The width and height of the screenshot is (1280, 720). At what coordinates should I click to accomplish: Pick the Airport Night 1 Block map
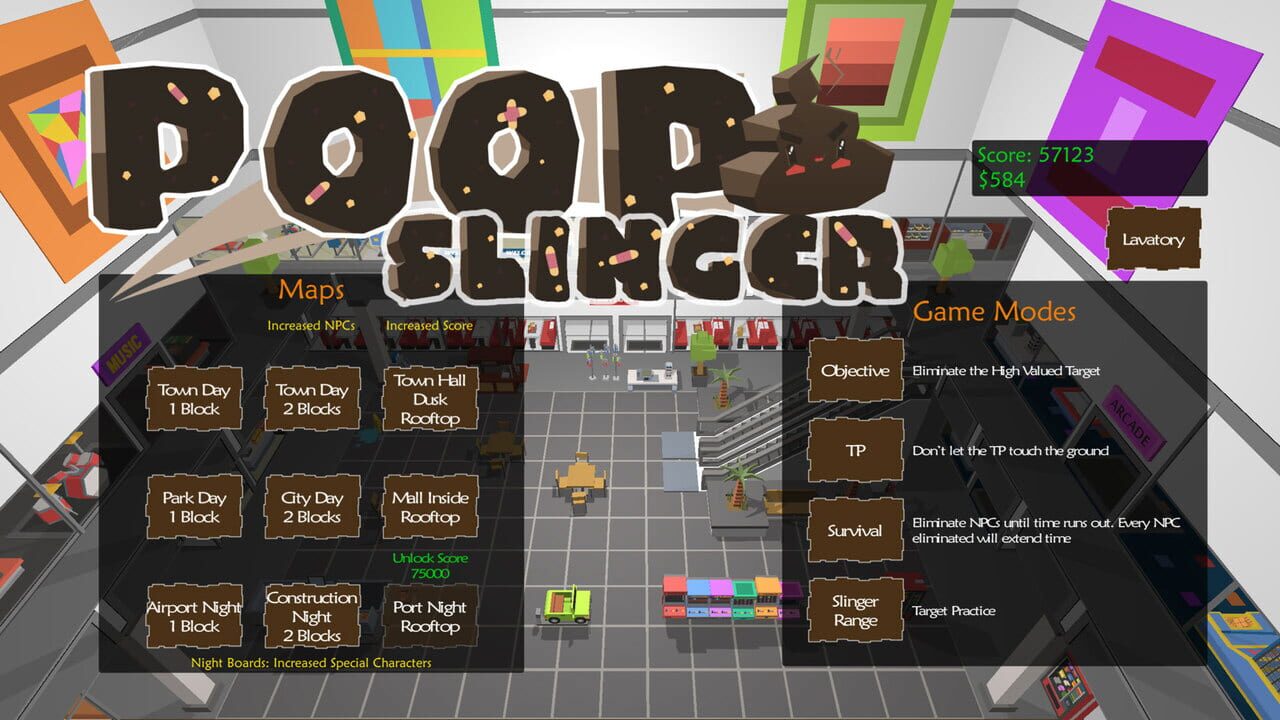[194, 618]
